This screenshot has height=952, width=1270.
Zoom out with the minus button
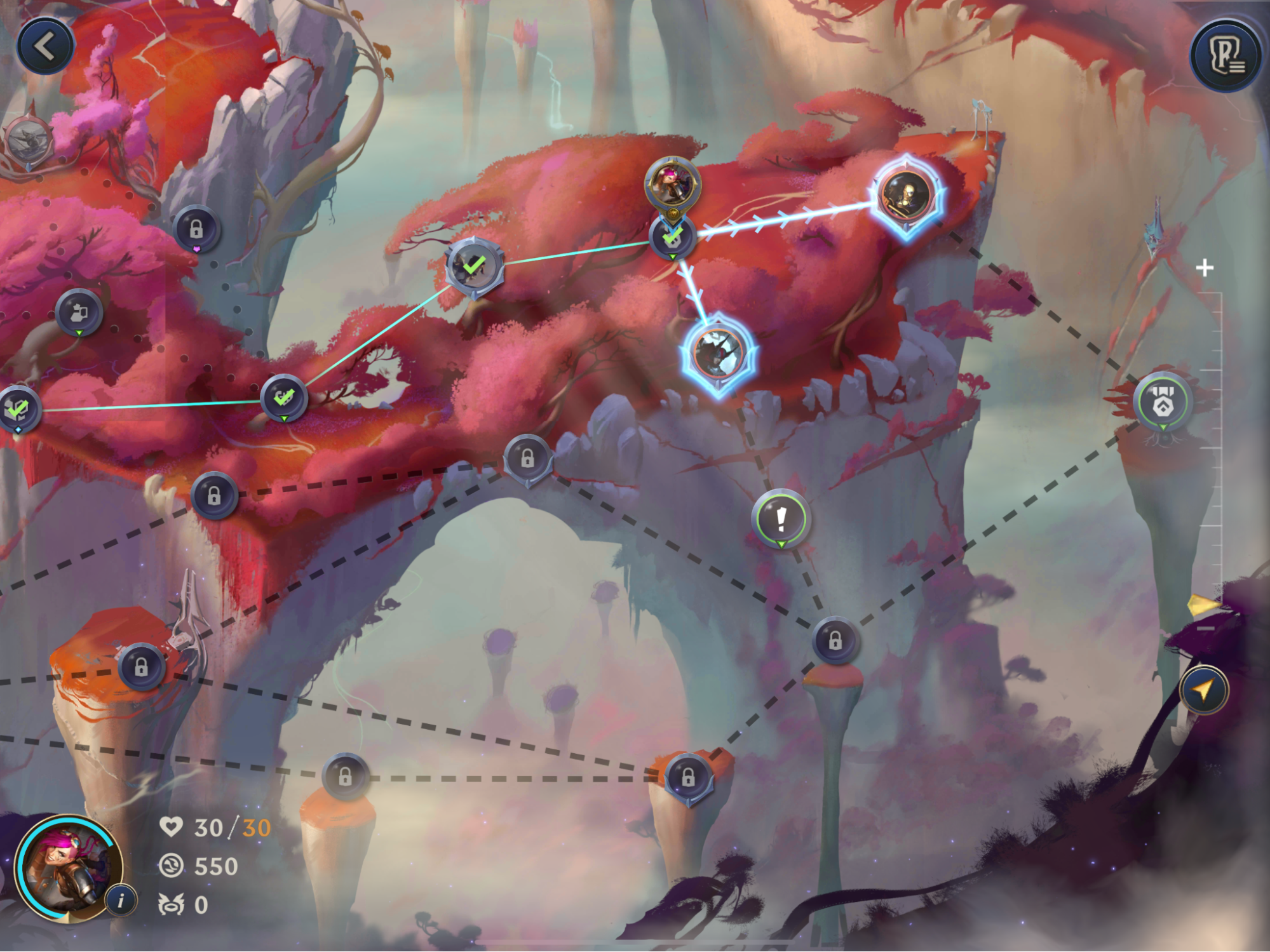(1205, 628)
